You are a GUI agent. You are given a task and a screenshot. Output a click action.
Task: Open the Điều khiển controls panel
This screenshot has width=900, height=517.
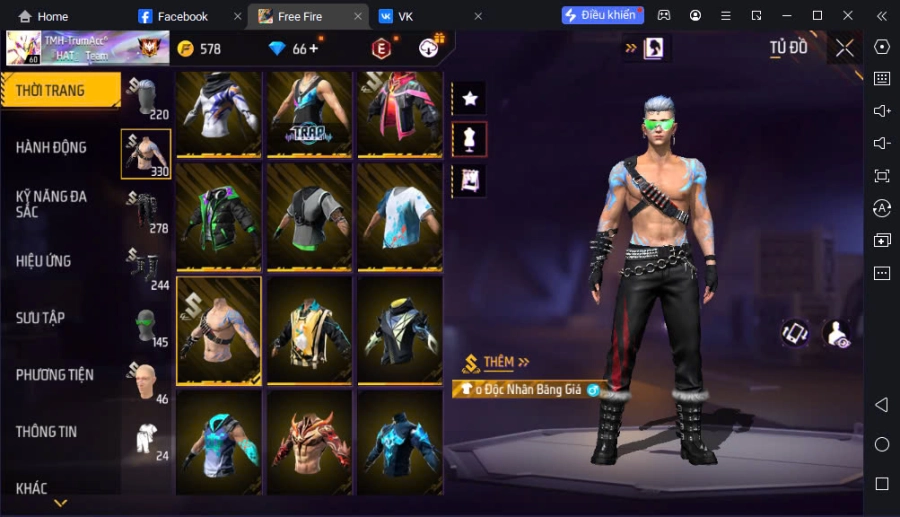[x=602, y=16]
